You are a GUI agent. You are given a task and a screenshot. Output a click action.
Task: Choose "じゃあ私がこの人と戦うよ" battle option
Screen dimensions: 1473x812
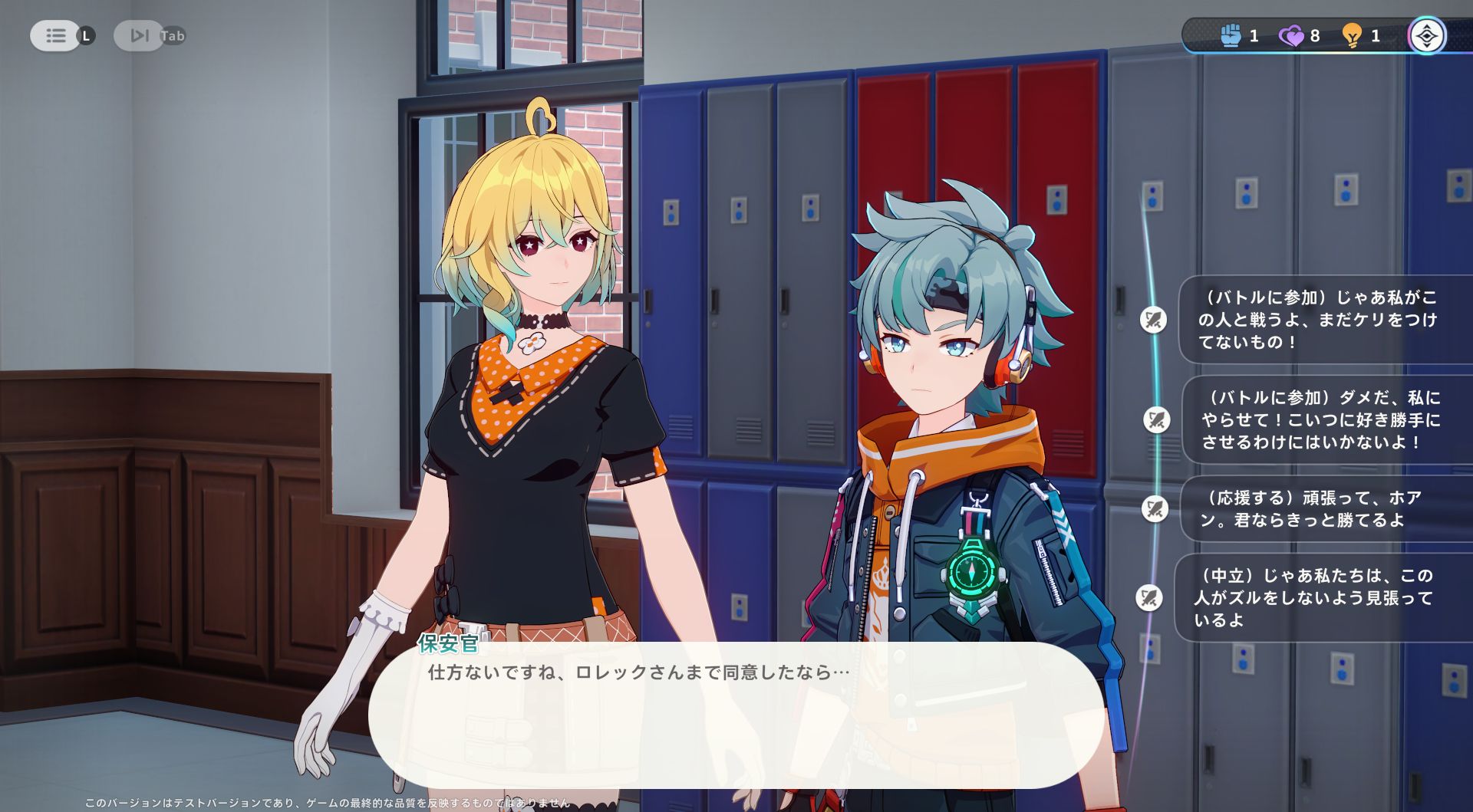click(x=1317, y=320)
